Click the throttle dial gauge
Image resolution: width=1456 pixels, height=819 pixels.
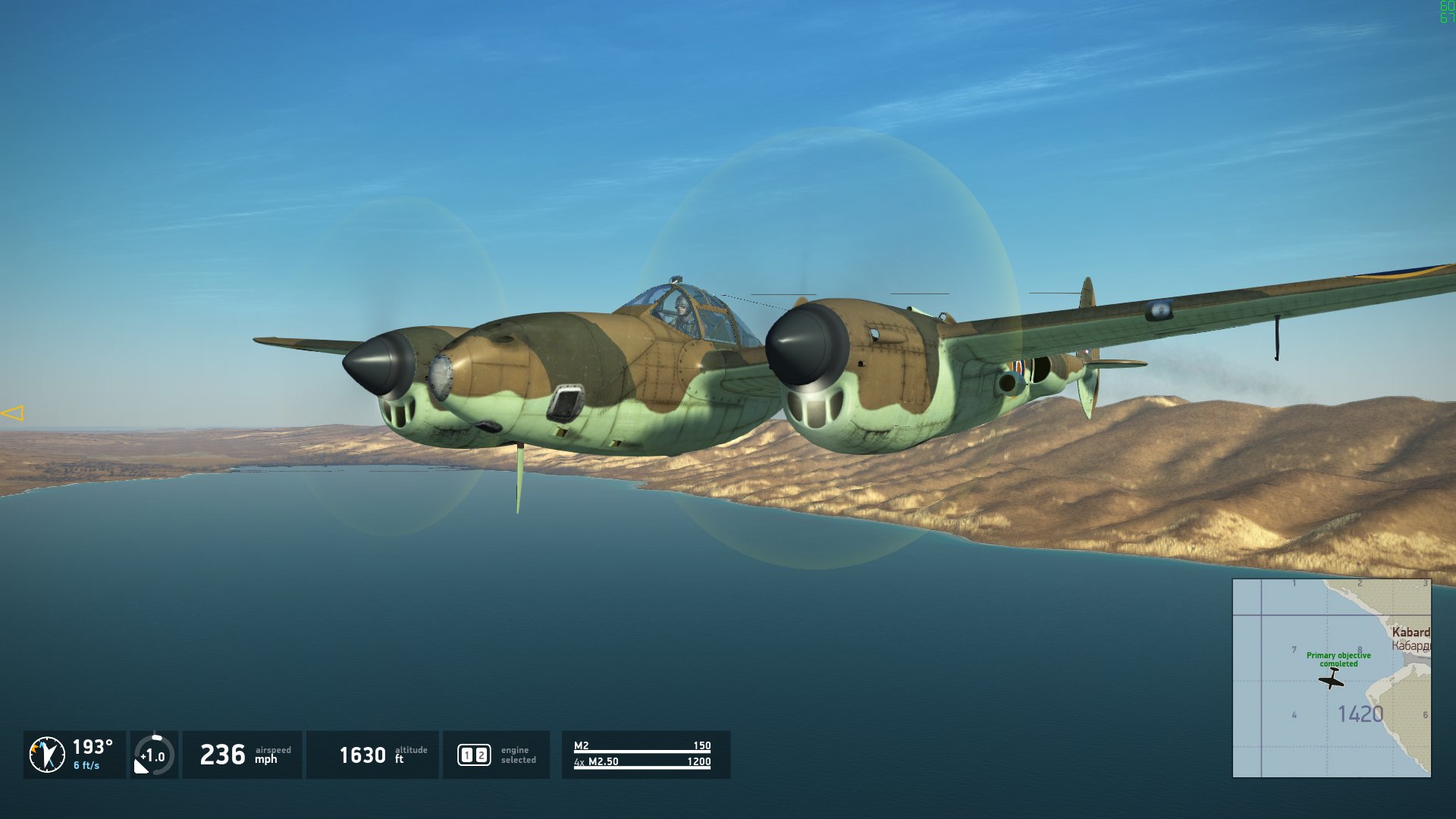[154, 755]
